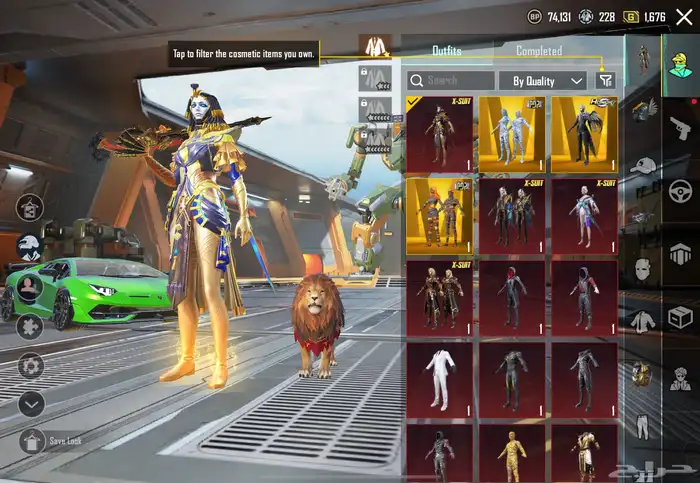
Task: Switch to the Completed tab
Action: pyautogui.click(x=539, y=51)
